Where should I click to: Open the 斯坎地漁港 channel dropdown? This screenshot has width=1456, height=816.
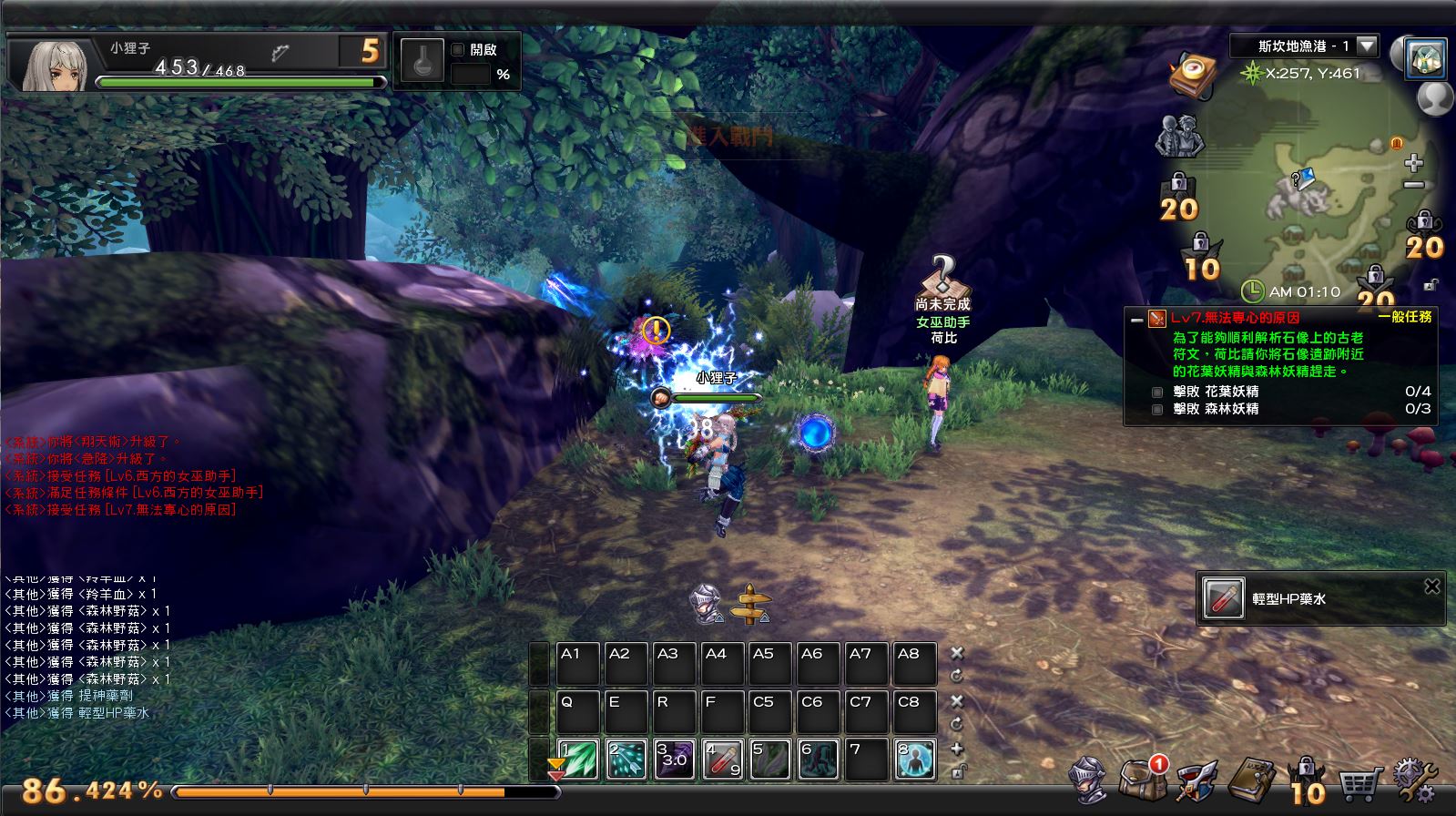coord(1367,46)
